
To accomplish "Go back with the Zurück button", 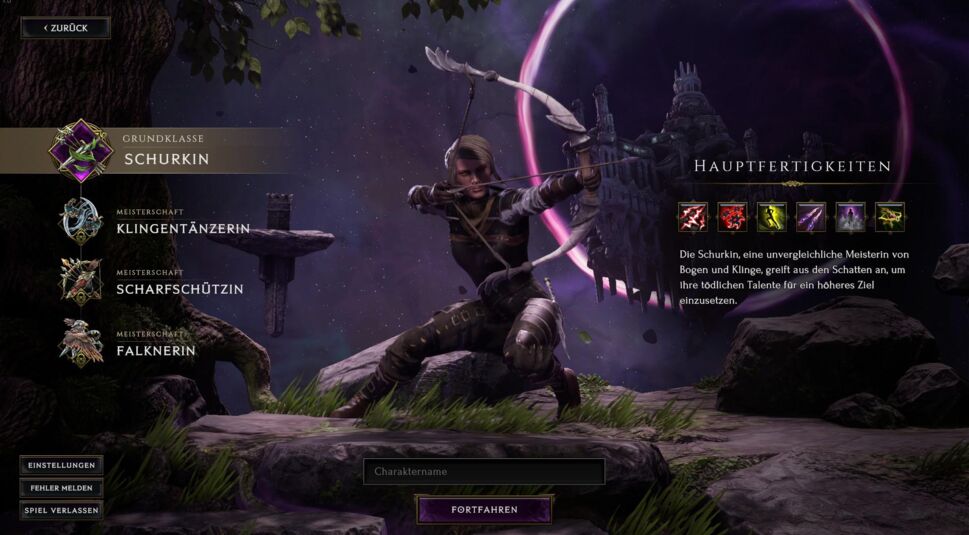I will point(66,28).
